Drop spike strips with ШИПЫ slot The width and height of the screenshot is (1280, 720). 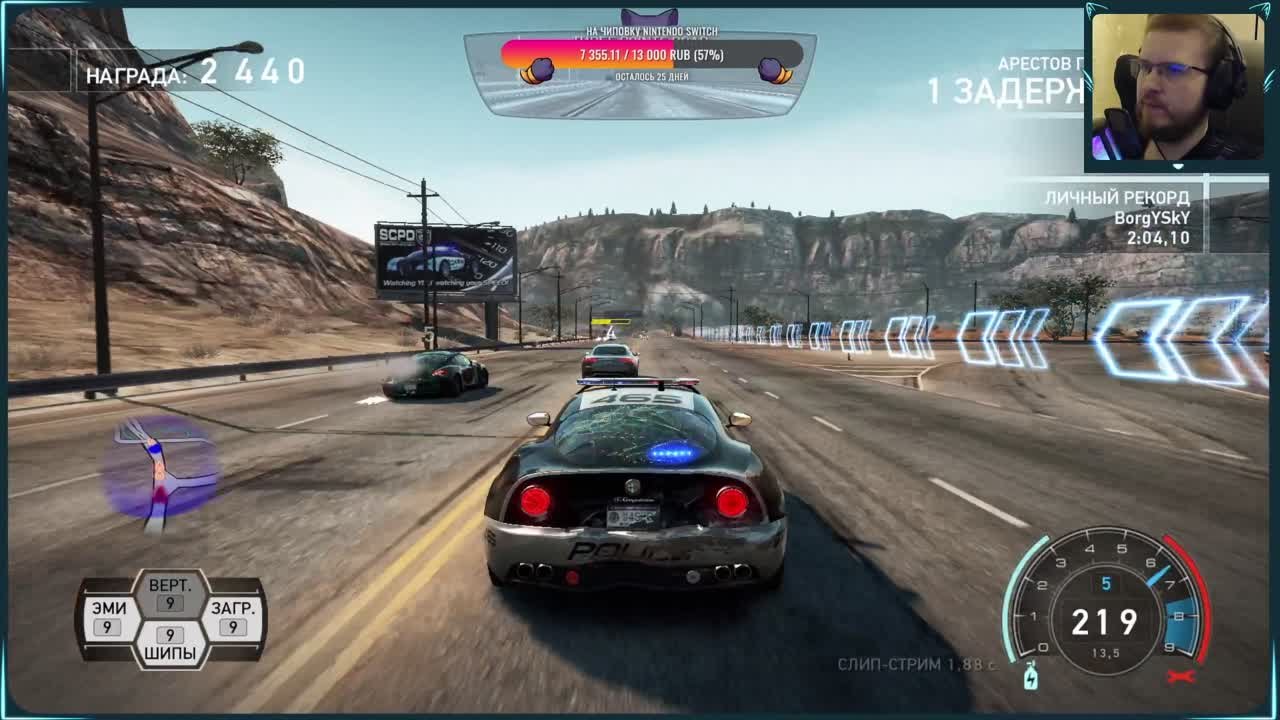(170, 645)
